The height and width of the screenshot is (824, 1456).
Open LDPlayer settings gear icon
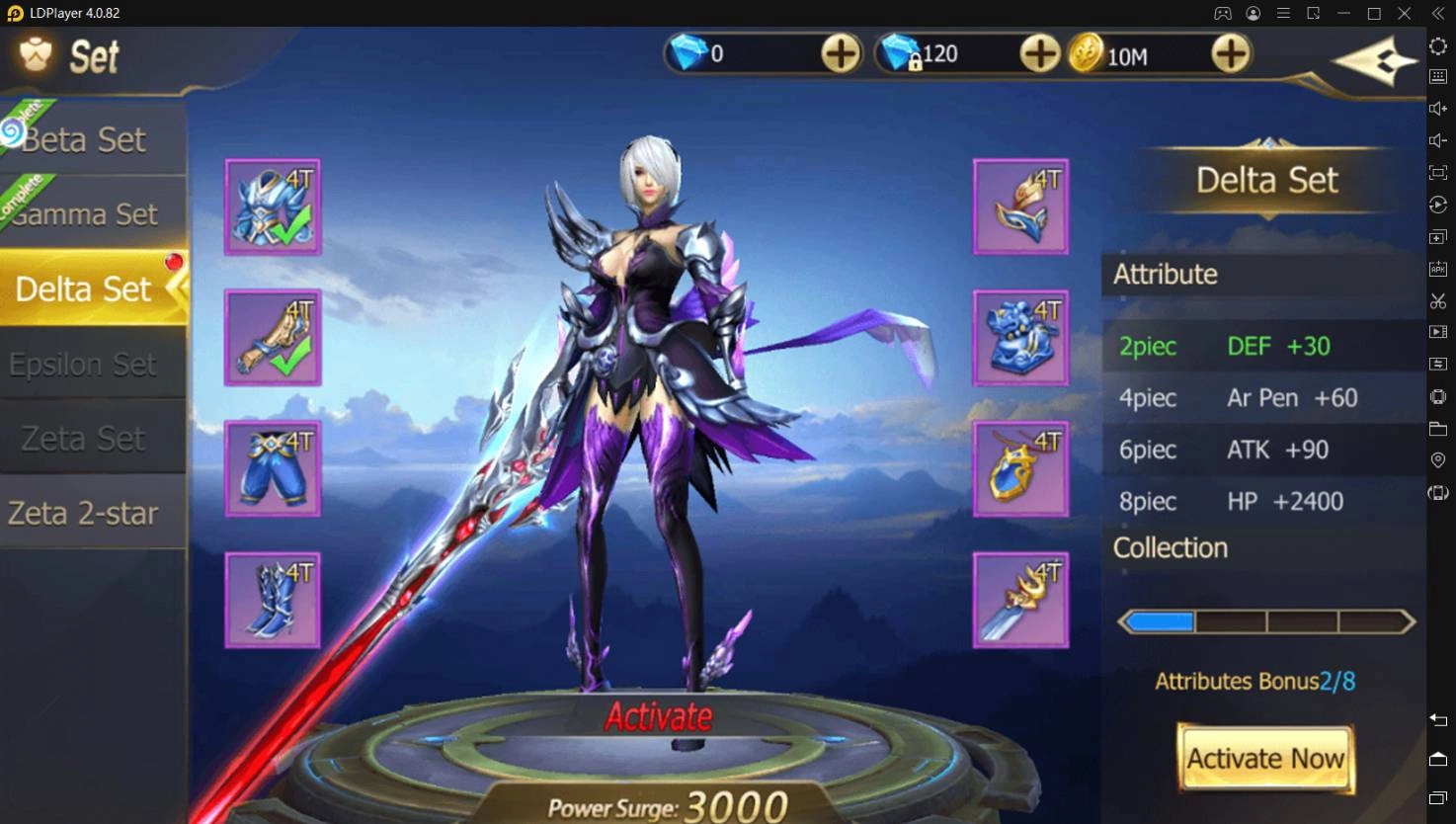coord(1439,46)
